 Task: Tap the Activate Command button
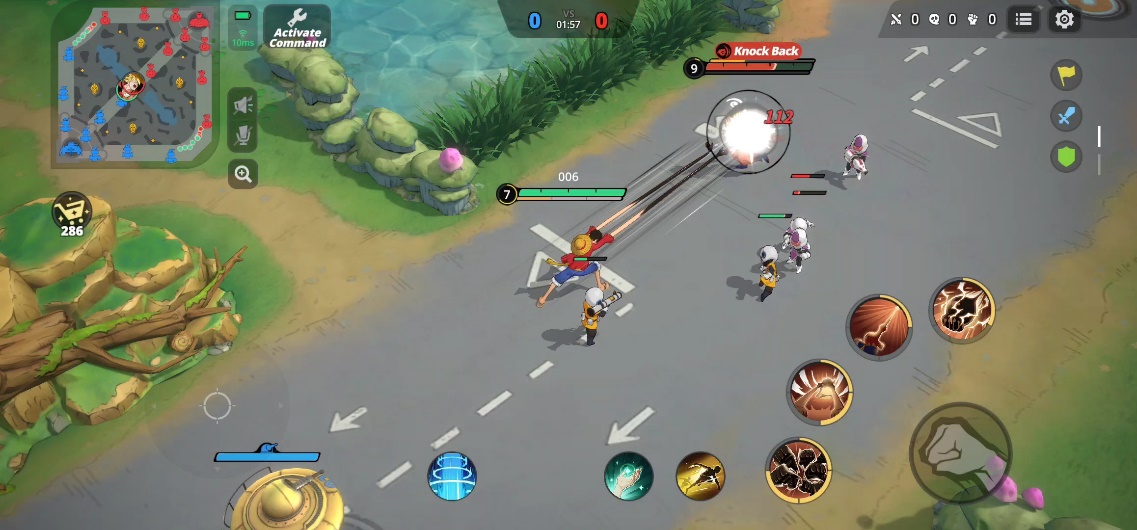coord(297,28)
